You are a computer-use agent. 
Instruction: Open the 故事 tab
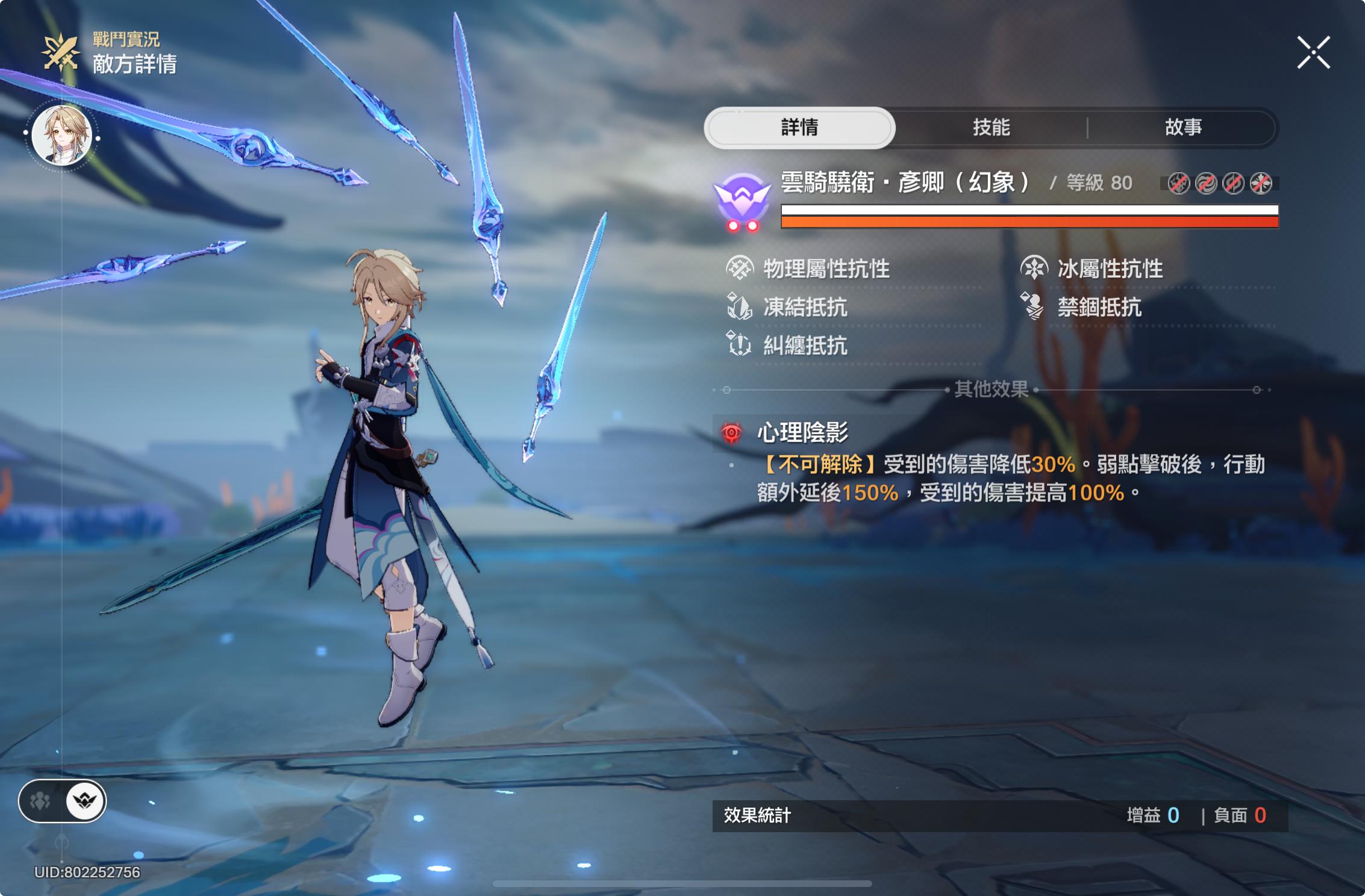[x=1182, y=128]
